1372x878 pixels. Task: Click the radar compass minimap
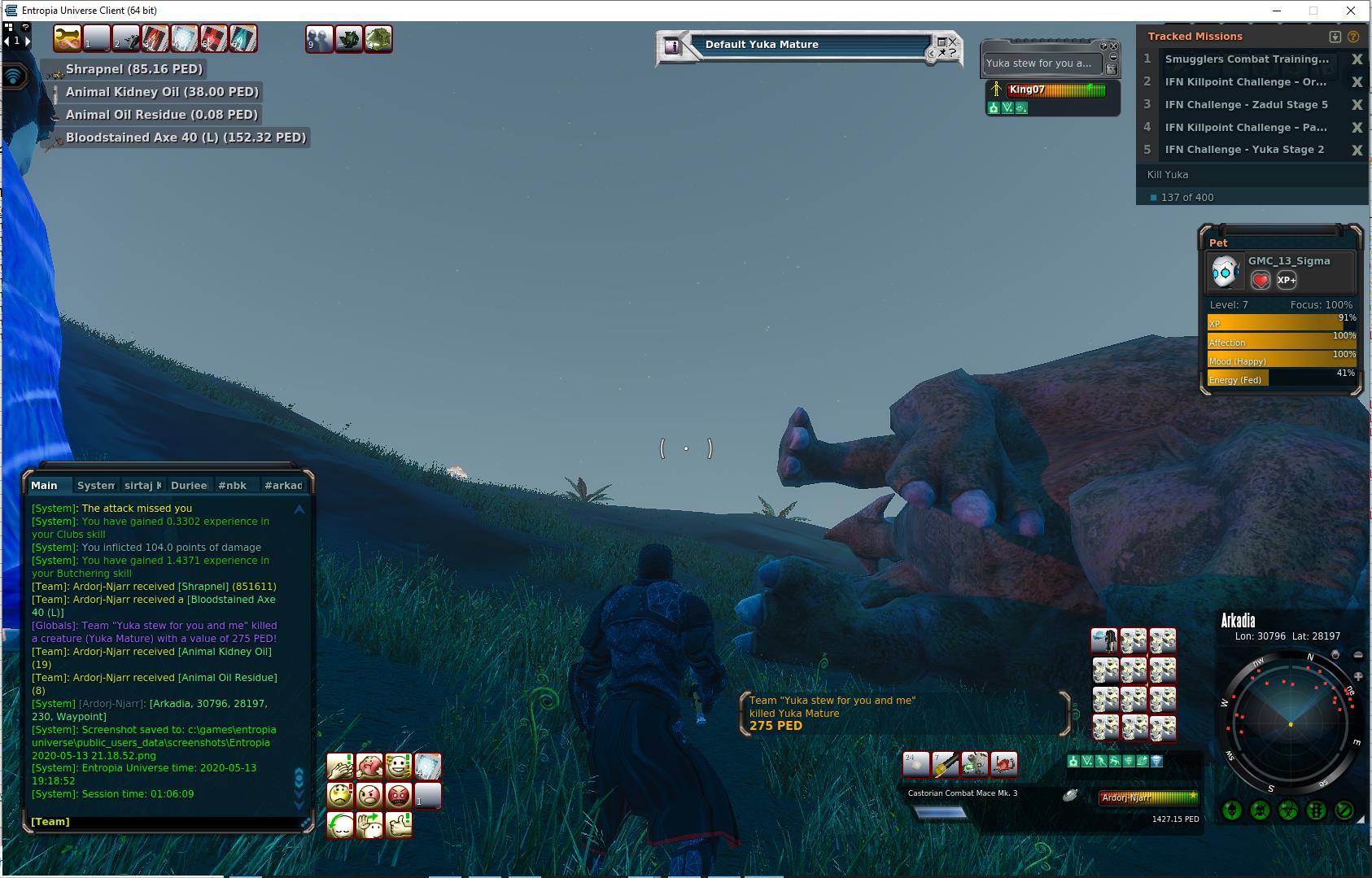tap(1291, 723)
